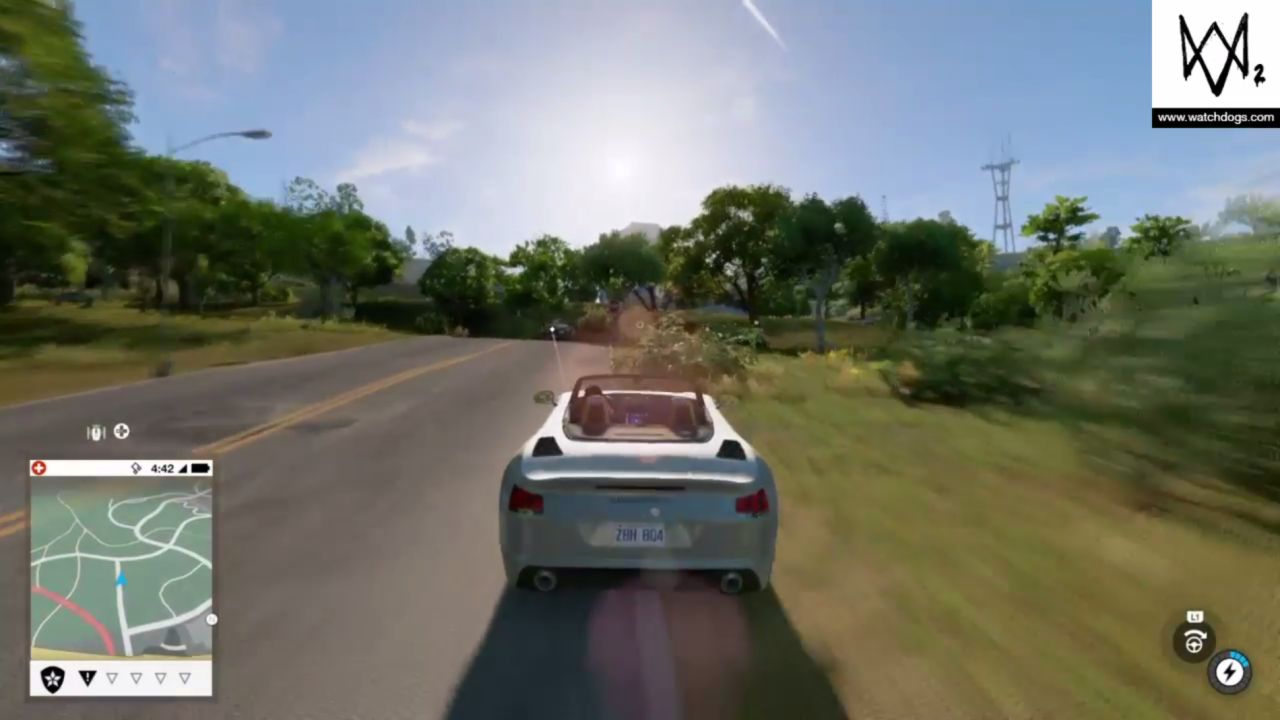Click the red cross emergency icon on minimap phone
Viewport: 1280px width, 720px height.
38,468
